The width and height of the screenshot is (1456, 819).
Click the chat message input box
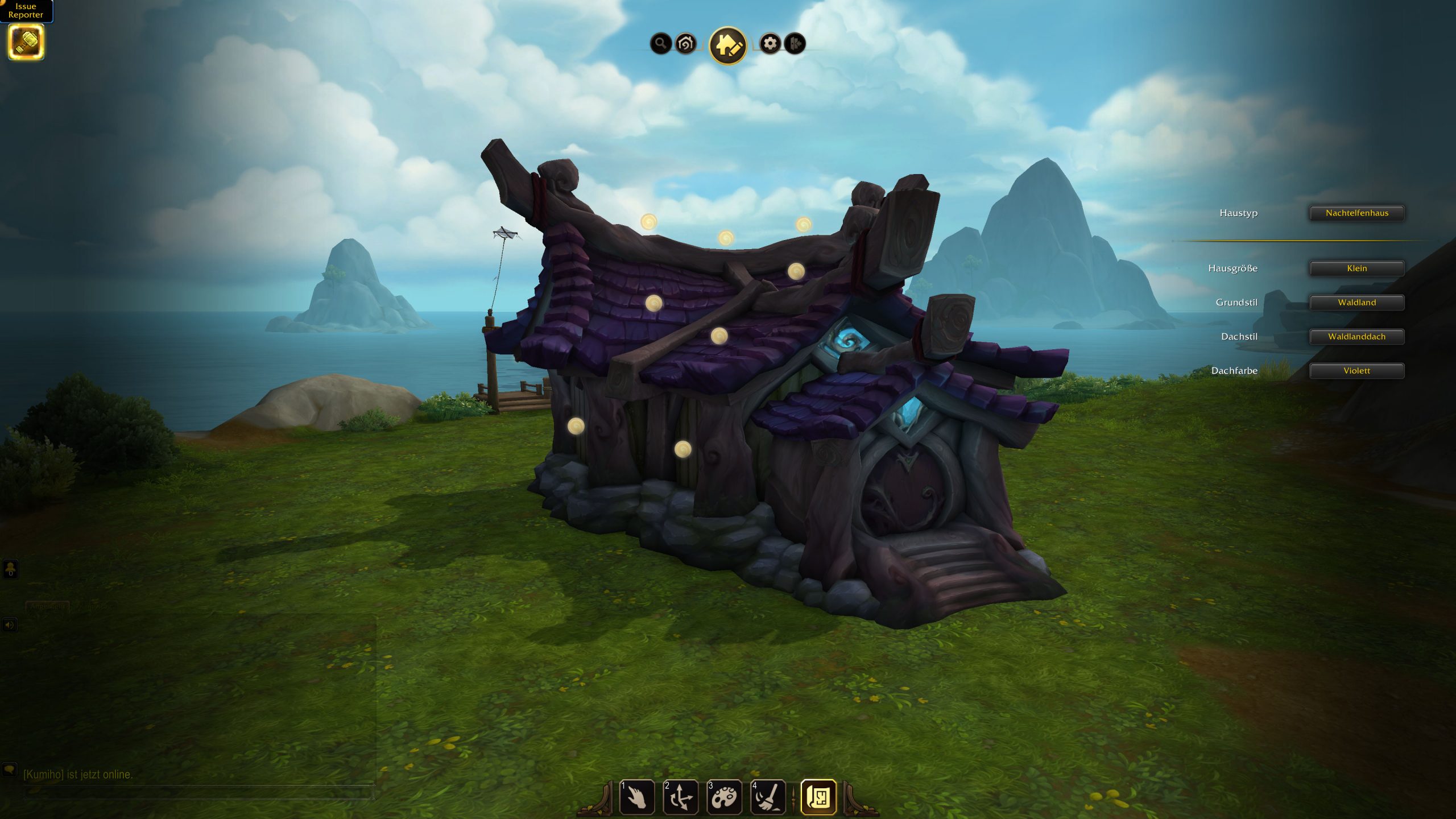199,792
